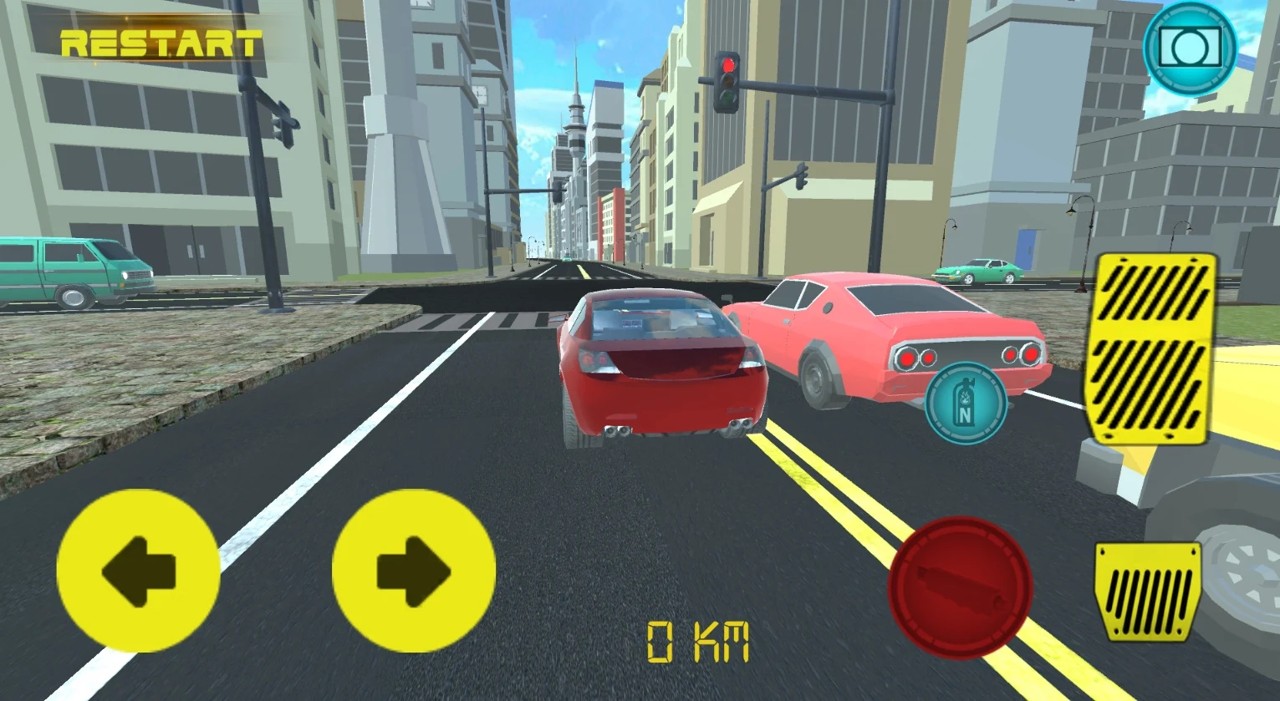Activate the nitro boost icon
The image size is (1280, 701).
[965, 403]
